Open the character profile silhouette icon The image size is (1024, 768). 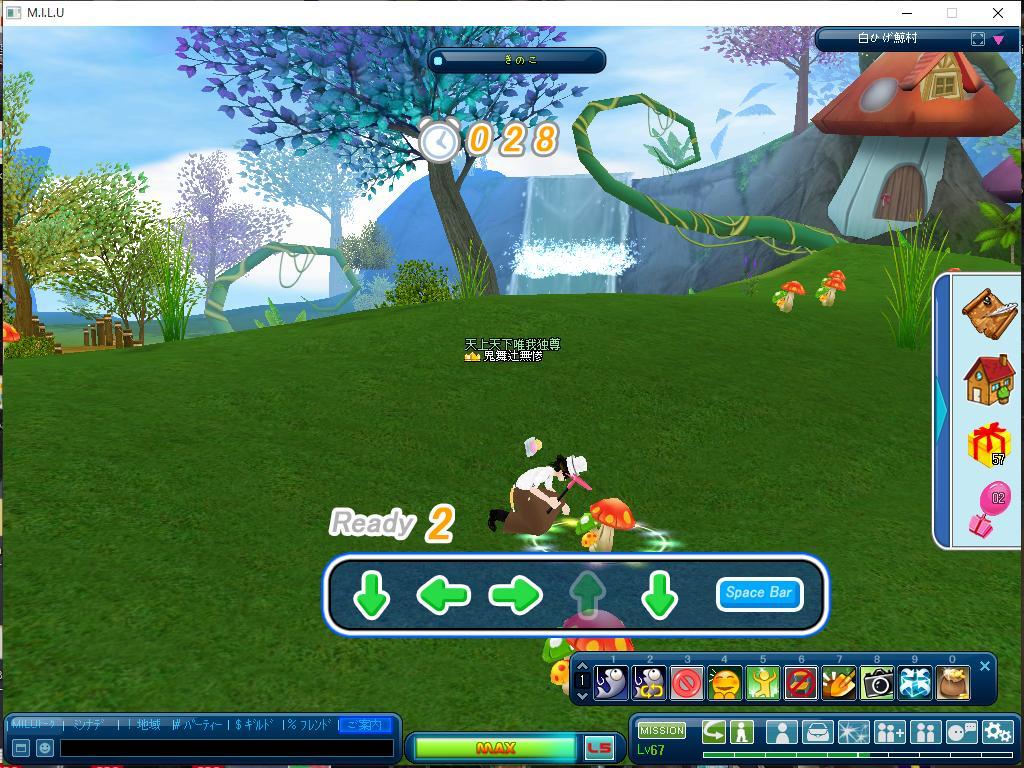click(782, 732)
